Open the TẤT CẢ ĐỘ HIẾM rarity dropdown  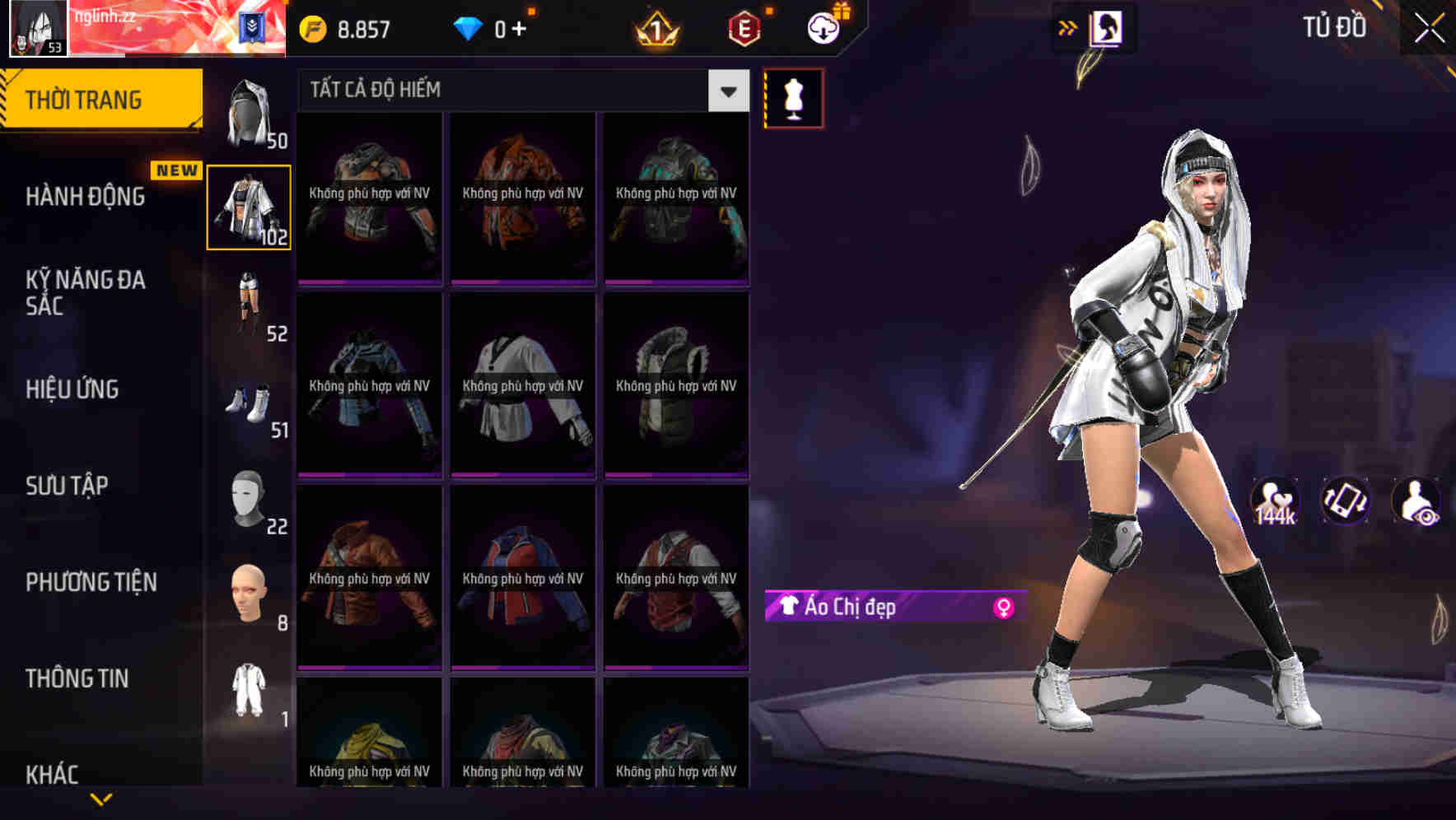pos(511,89)
